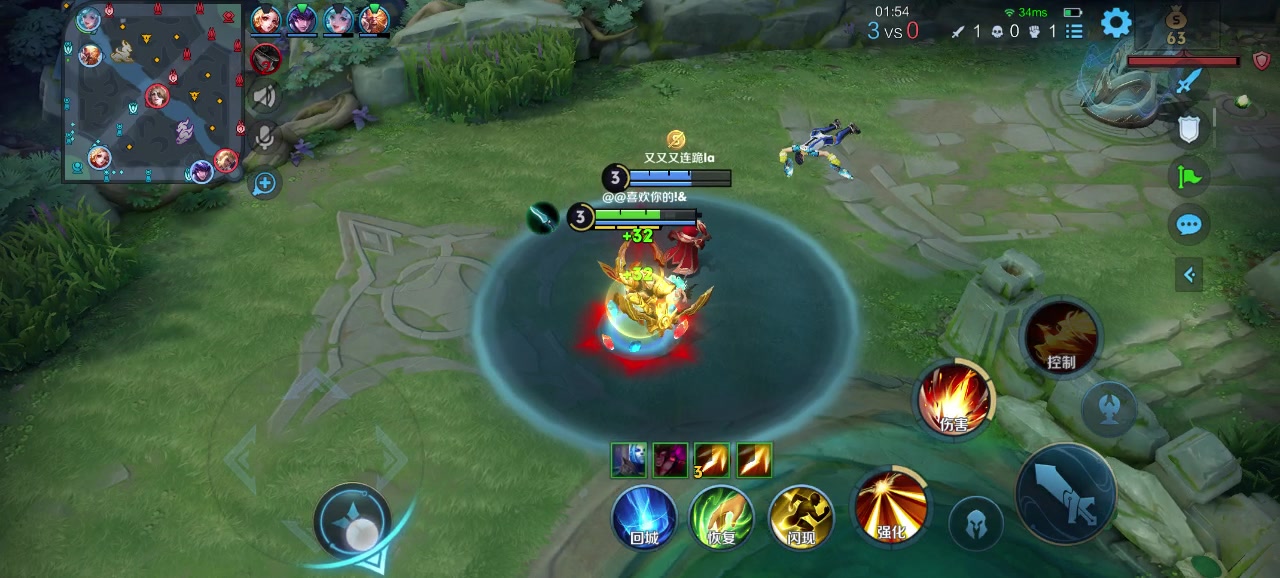The image size is (1280, 578).
Task: Send the green flag gather signal
Action: (x=1188, y=177)
